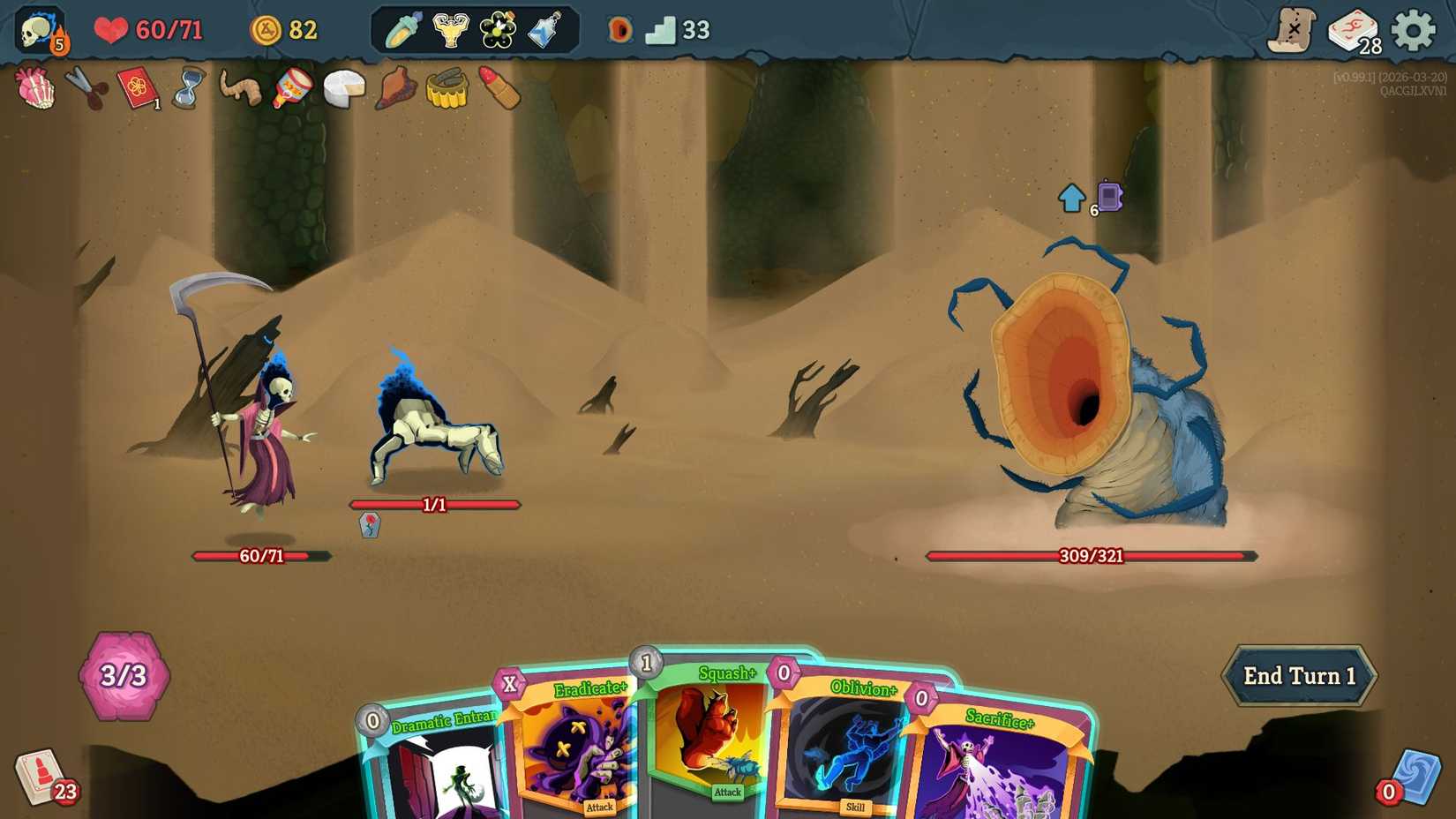Open the map scroll
This screenshot has height=819, width=1456.
click(x=1291, y=29)
